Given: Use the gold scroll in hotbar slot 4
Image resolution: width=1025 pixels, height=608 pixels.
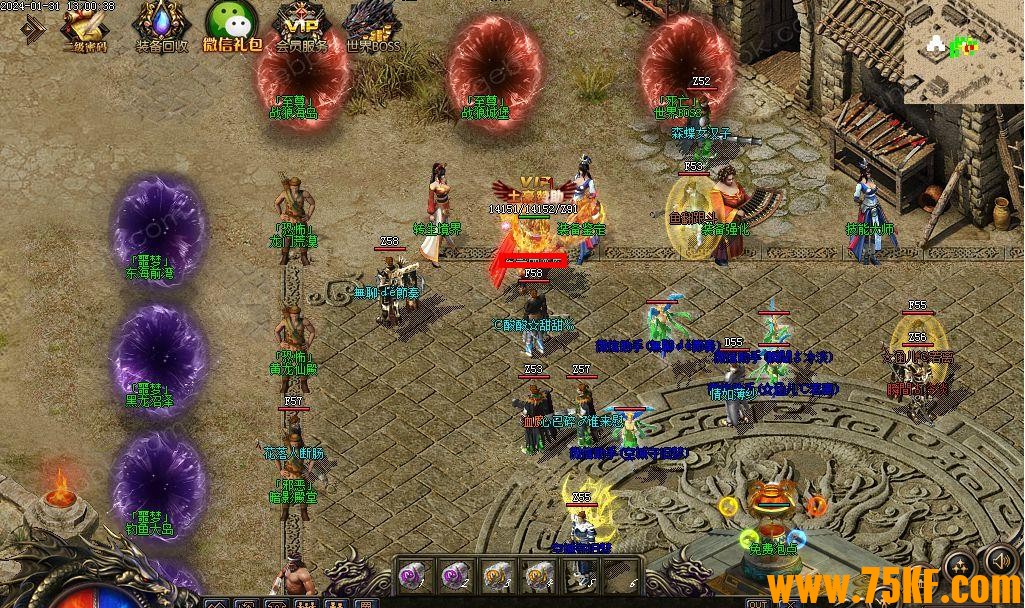Looking at the screenshot, I should click(x=538, y=574).
